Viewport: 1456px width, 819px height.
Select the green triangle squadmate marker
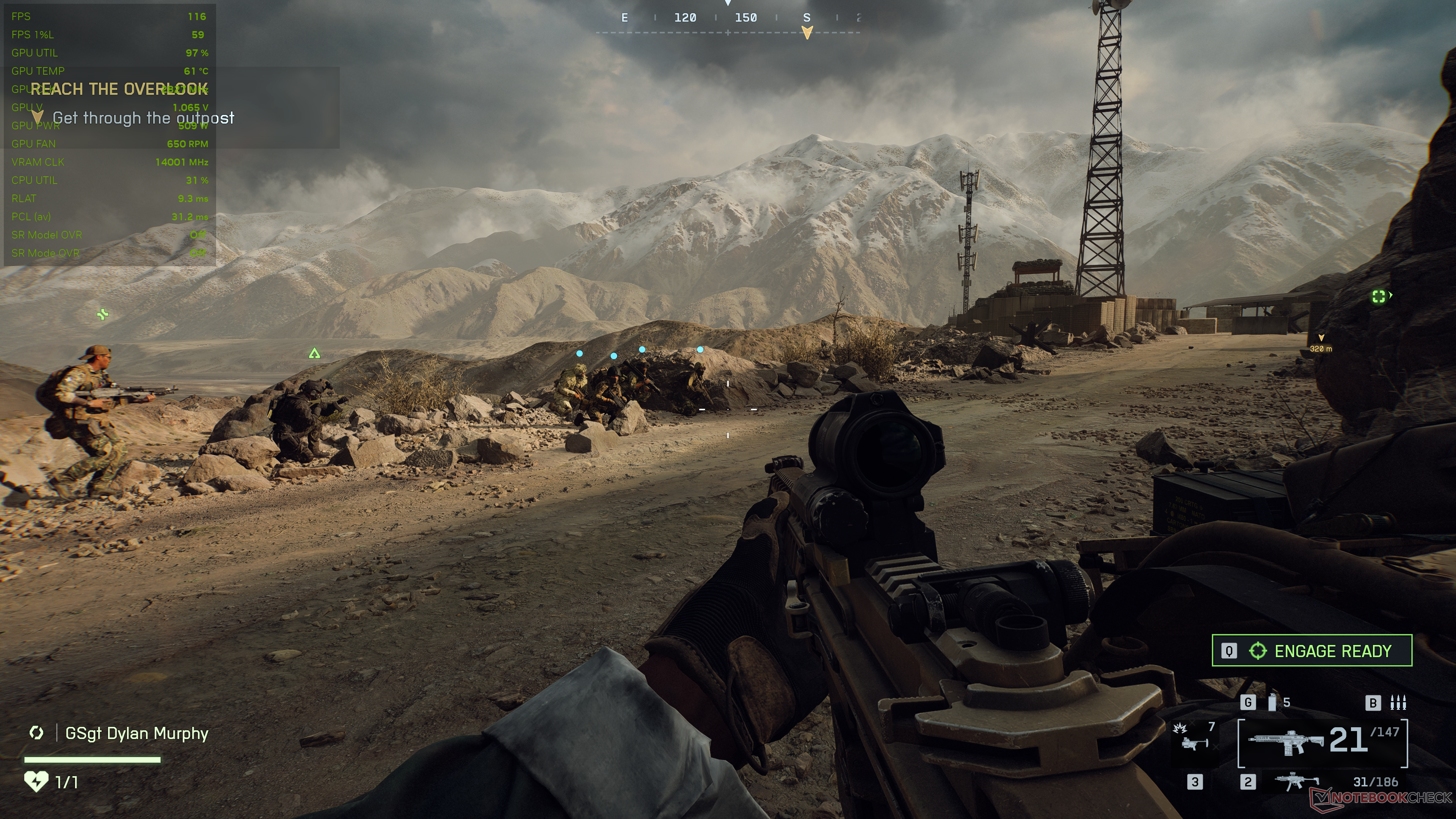coord(314,354)
